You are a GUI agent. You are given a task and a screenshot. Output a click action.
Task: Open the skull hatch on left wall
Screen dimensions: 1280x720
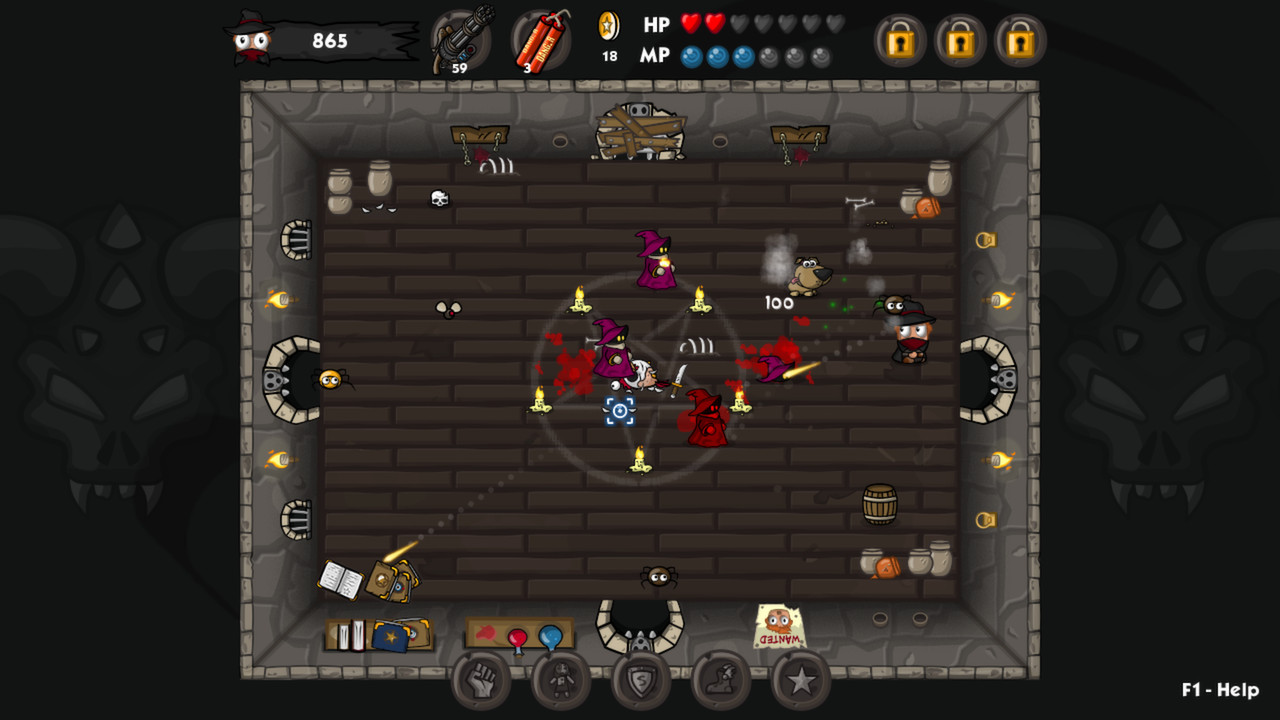click(291, 379)
